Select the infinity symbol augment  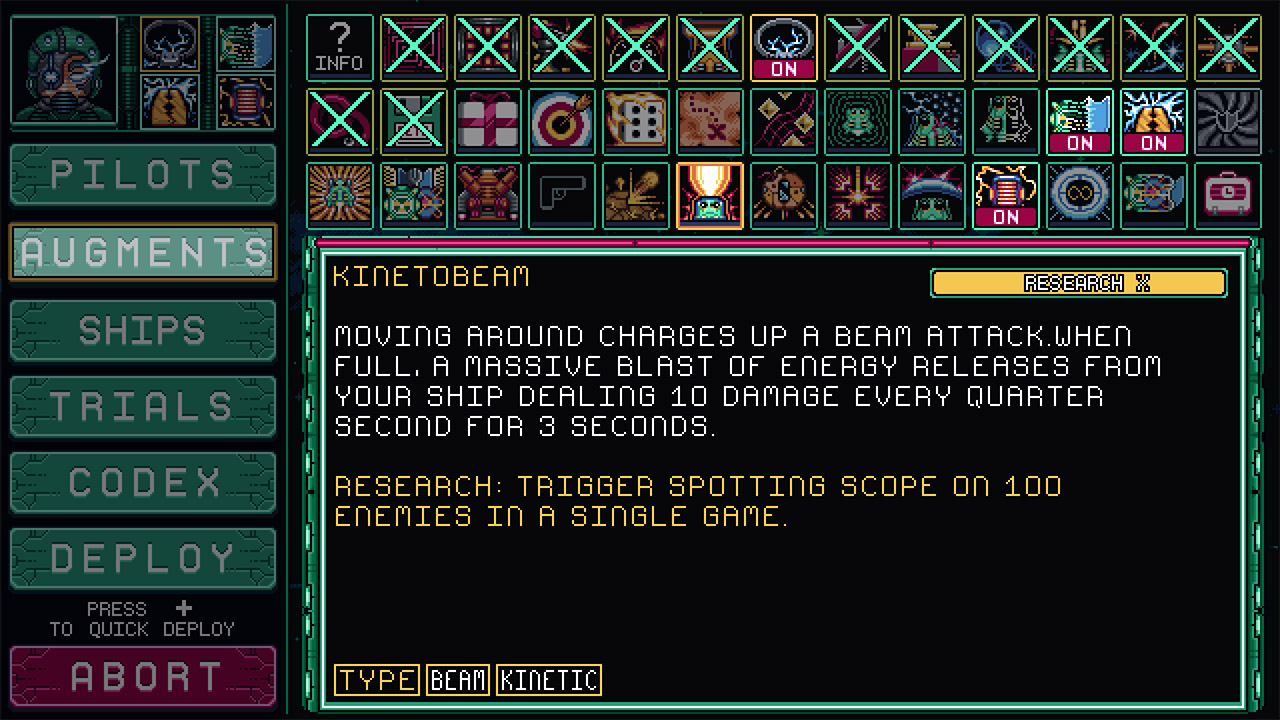(1080, 195)
